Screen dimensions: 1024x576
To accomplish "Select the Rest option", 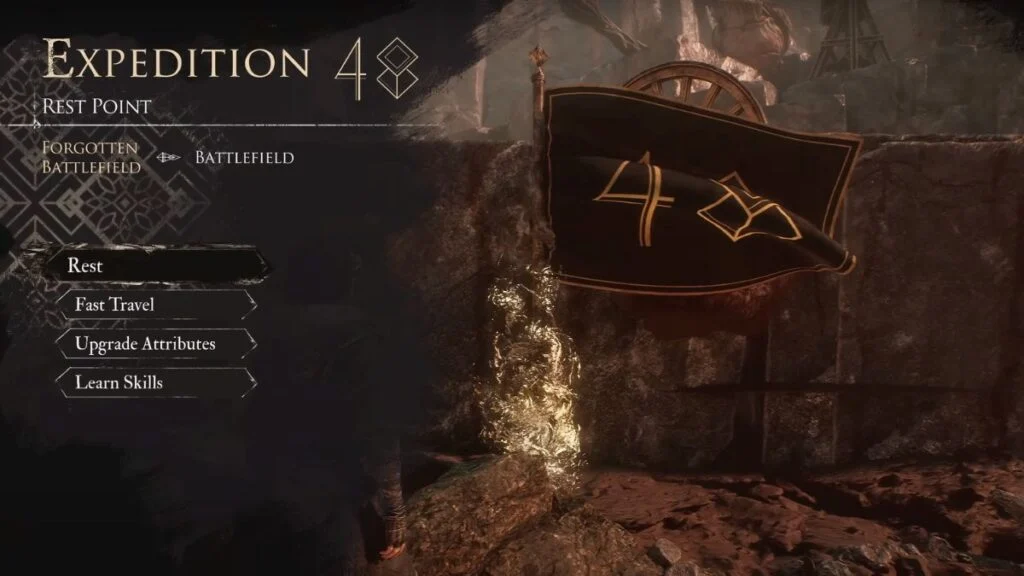I will 155,266.
